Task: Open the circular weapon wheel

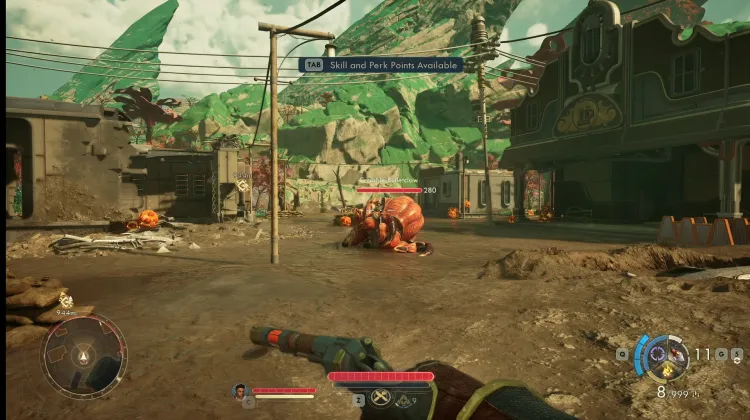Action: 665,355
